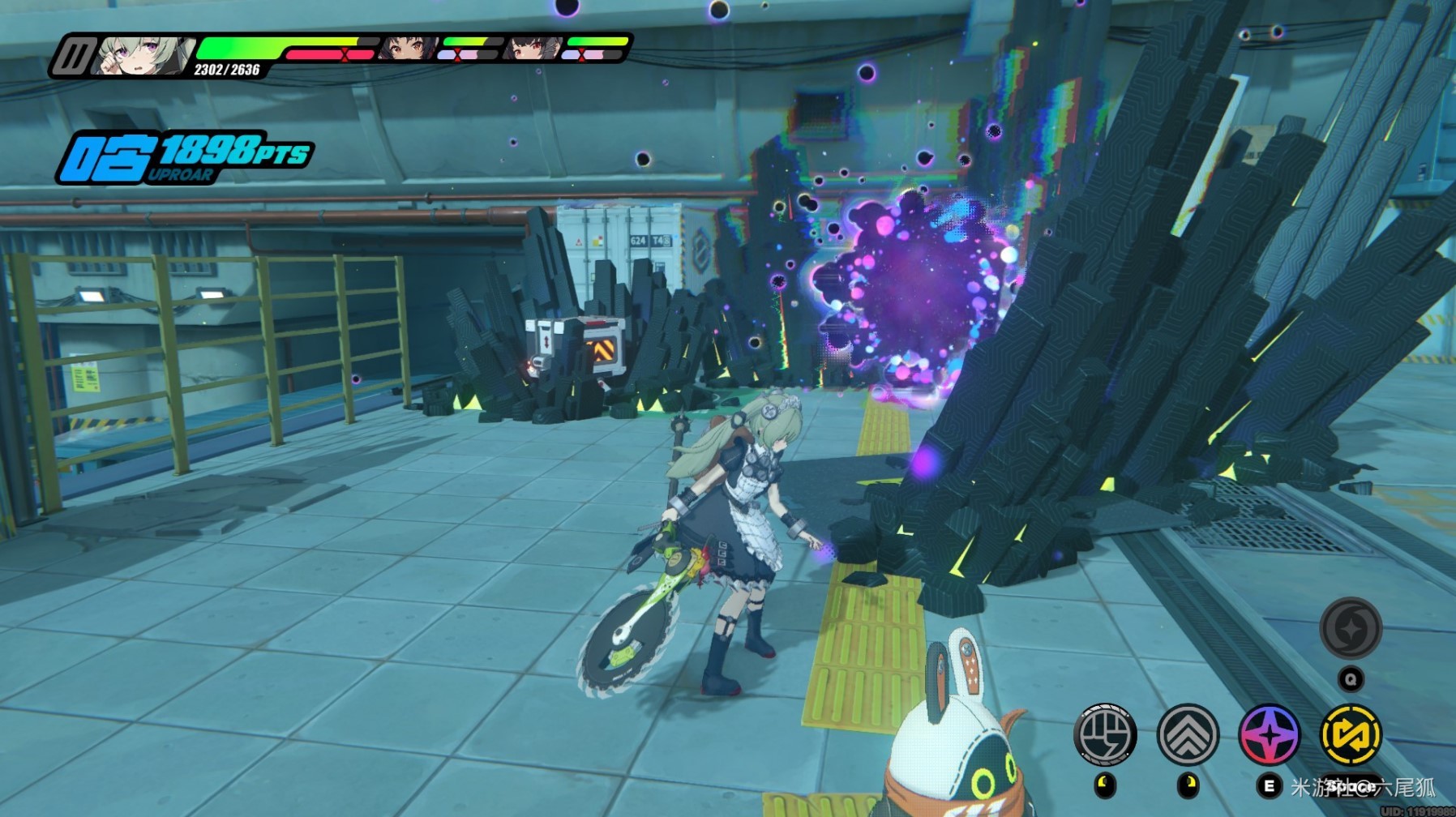The height and width of the screenshot is (817, 1456).
Task: Activate the greyed-out ultimate skill icon
Action: tap(1351, 628)
